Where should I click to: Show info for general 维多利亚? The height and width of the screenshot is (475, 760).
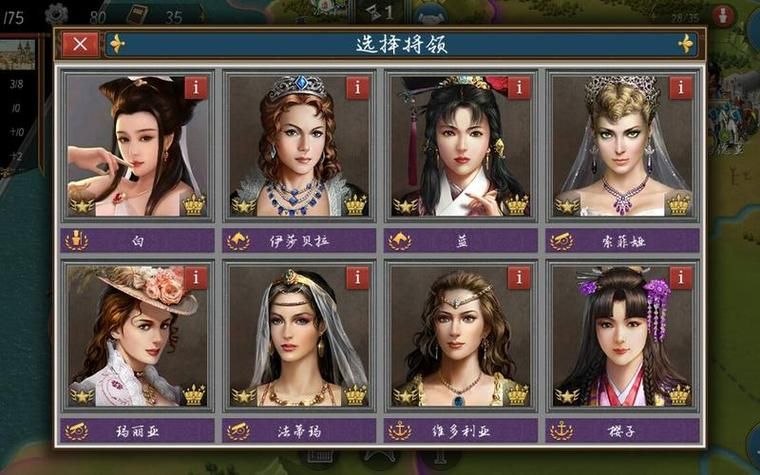click(519, 278)
